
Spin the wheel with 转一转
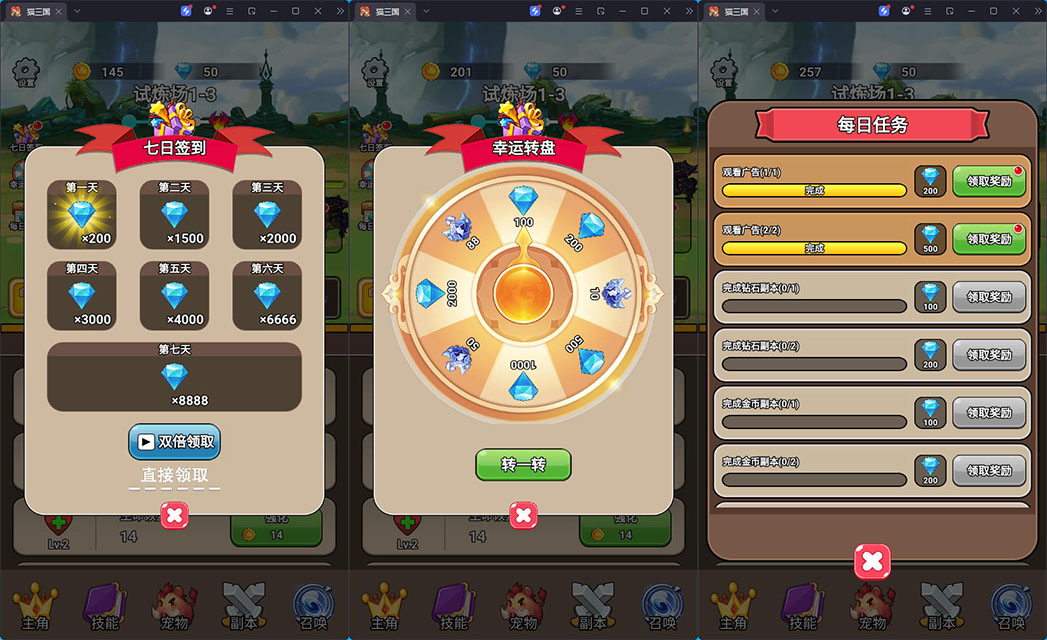tap(522, 465)
